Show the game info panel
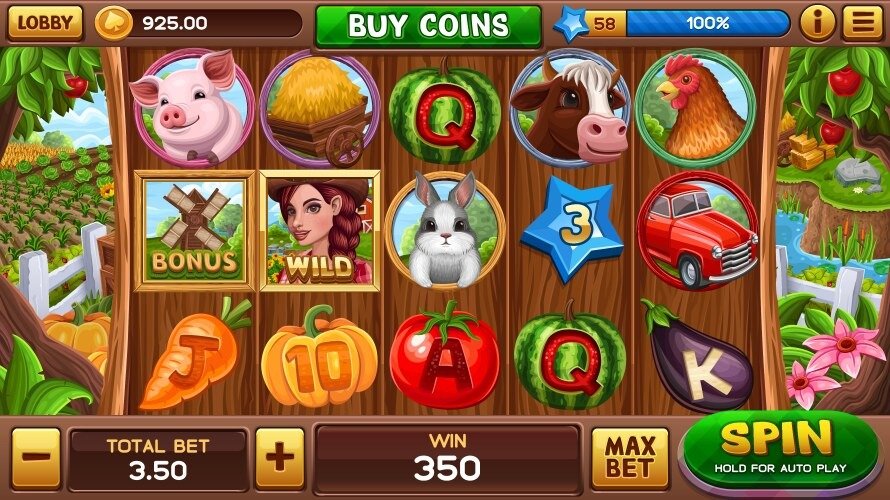 click(817, 23)
